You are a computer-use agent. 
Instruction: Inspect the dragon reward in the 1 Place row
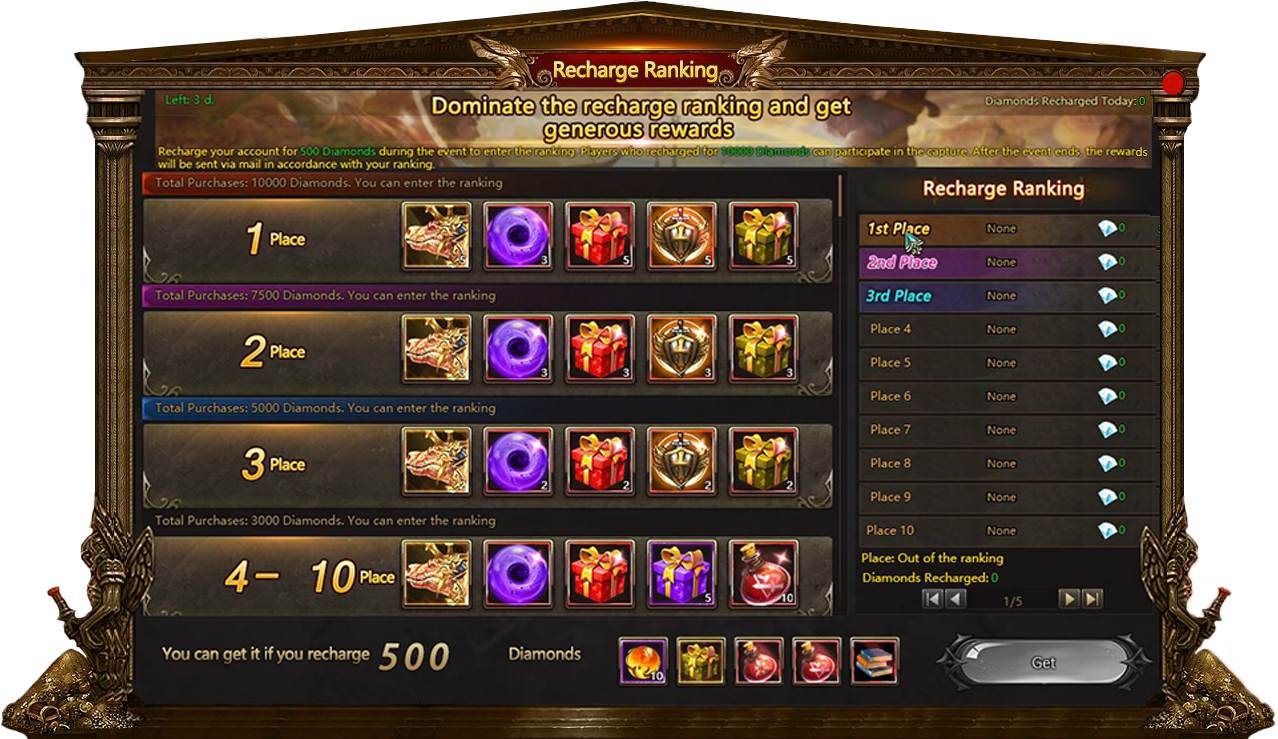click(437, 236)
